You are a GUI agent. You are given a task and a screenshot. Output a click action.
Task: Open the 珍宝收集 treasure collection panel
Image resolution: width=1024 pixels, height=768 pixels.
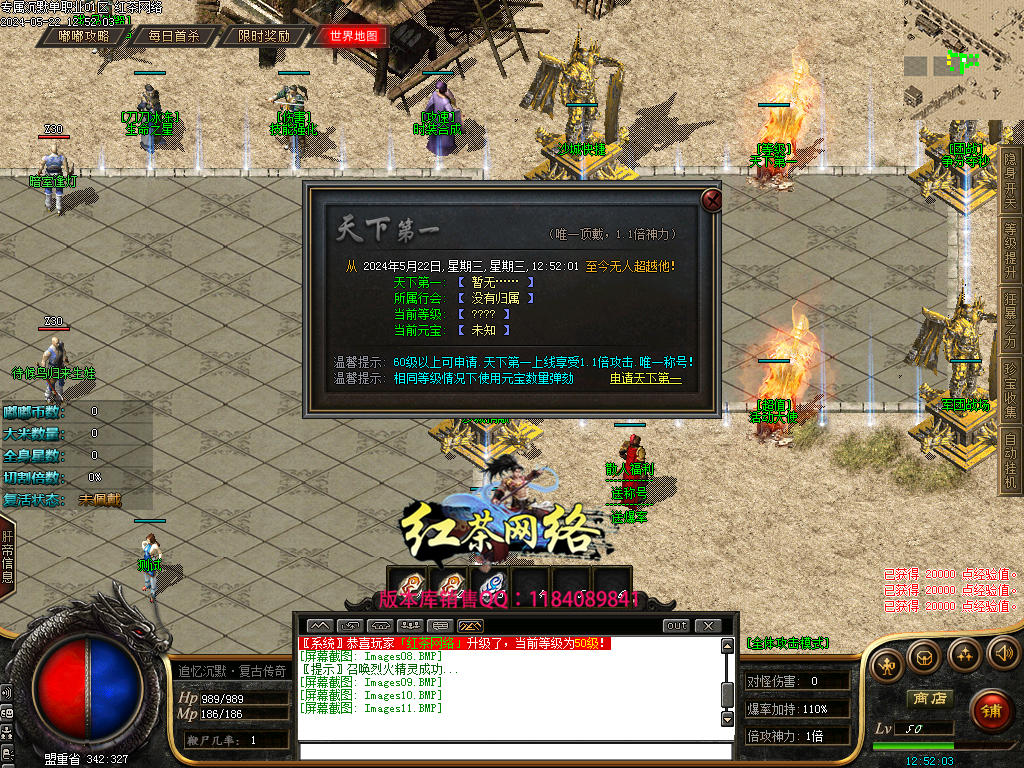pyautogui.click(x=1011, y=390)
